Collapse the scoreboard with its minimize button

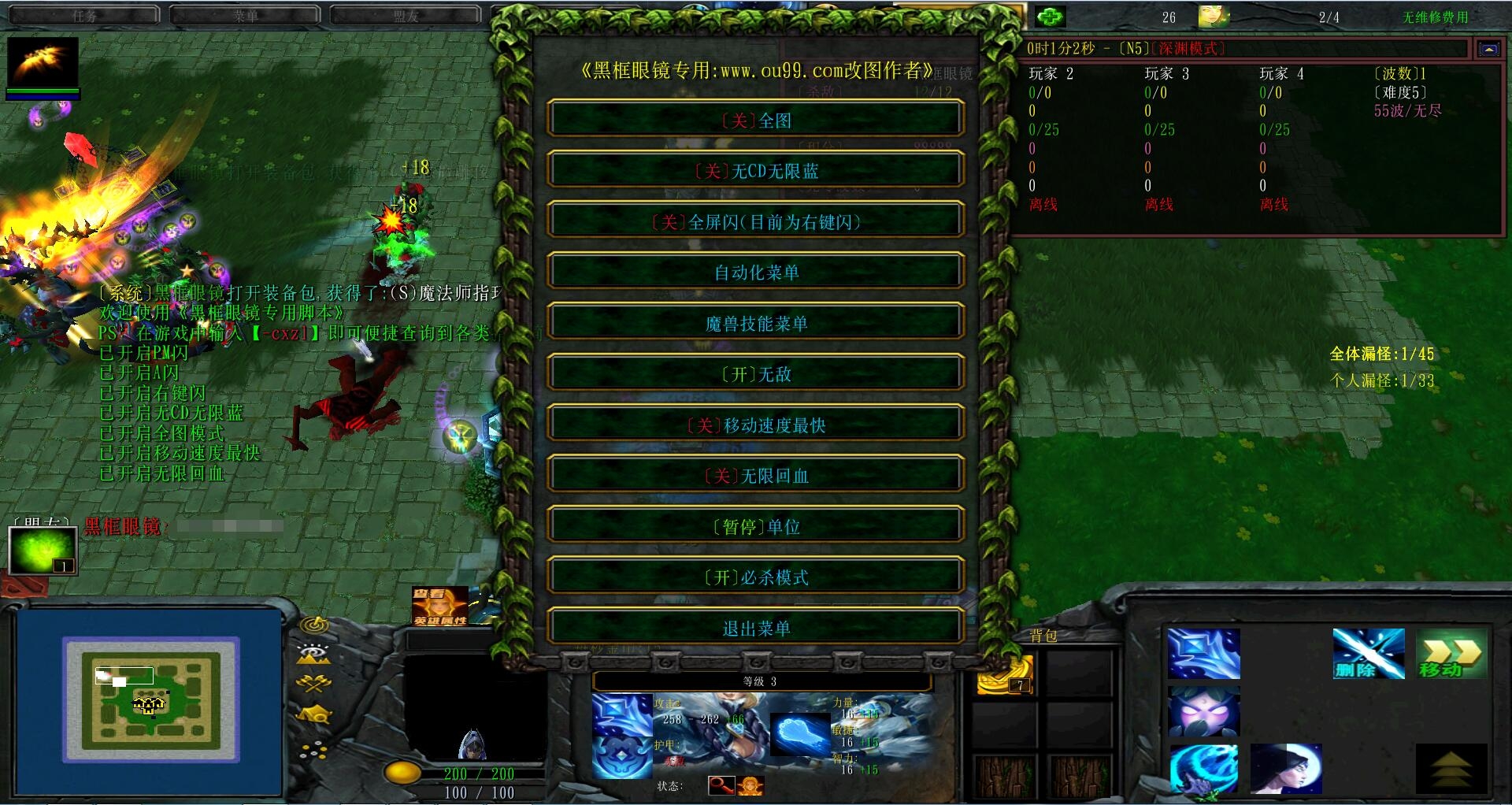[1488, 49]
